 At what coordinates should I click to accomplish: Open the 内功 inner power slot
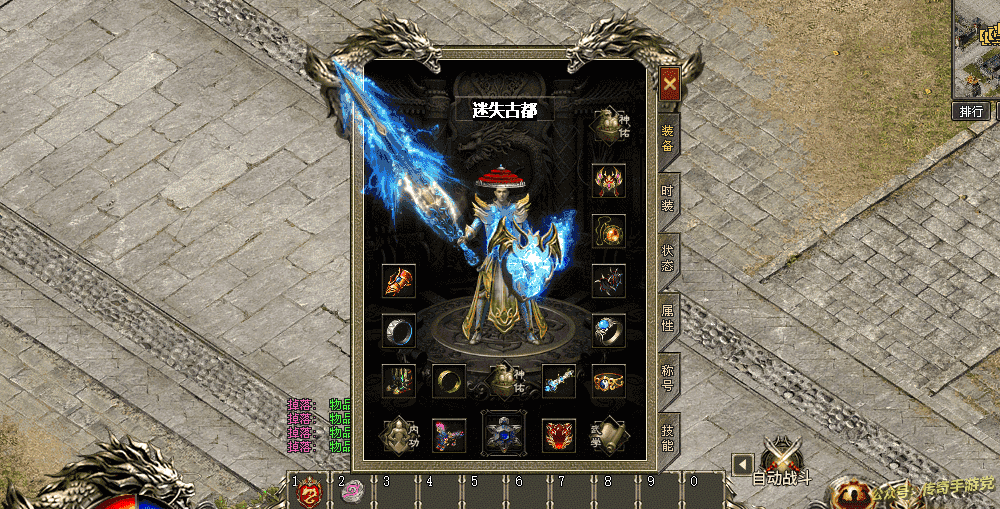point(399,435)
